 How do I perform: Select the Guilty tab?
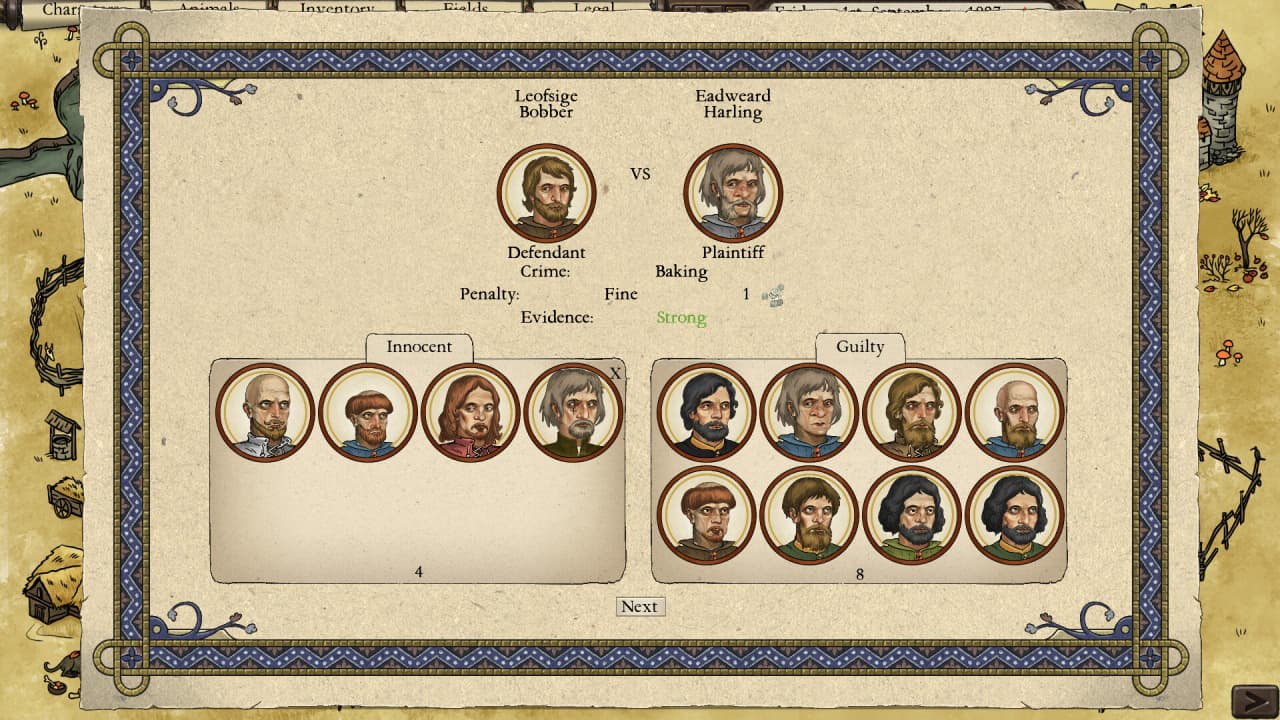click(x=860, y=347)
